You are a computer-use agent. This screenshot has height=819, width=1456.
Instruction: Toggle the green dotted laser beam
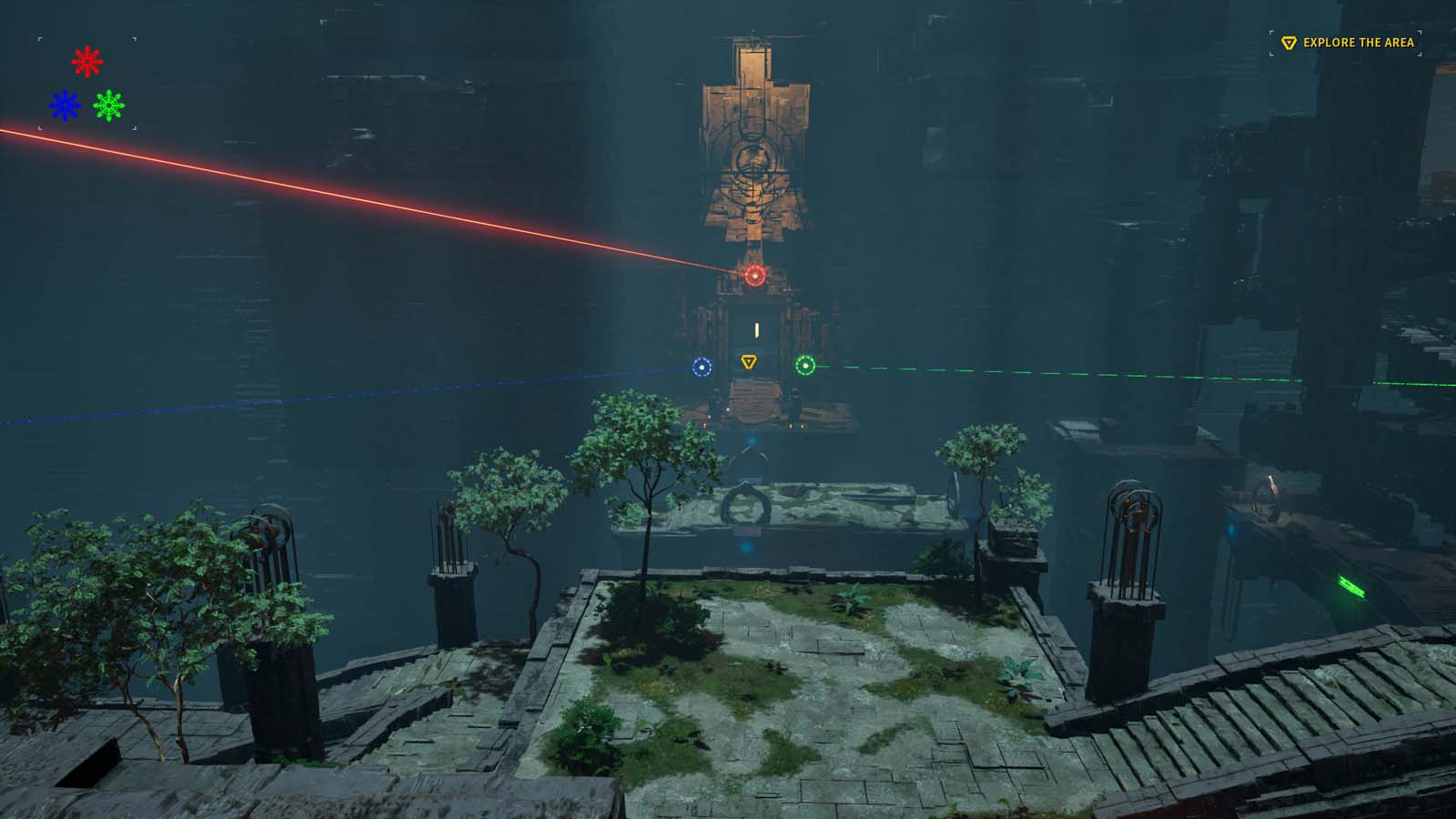[1092, 372]
